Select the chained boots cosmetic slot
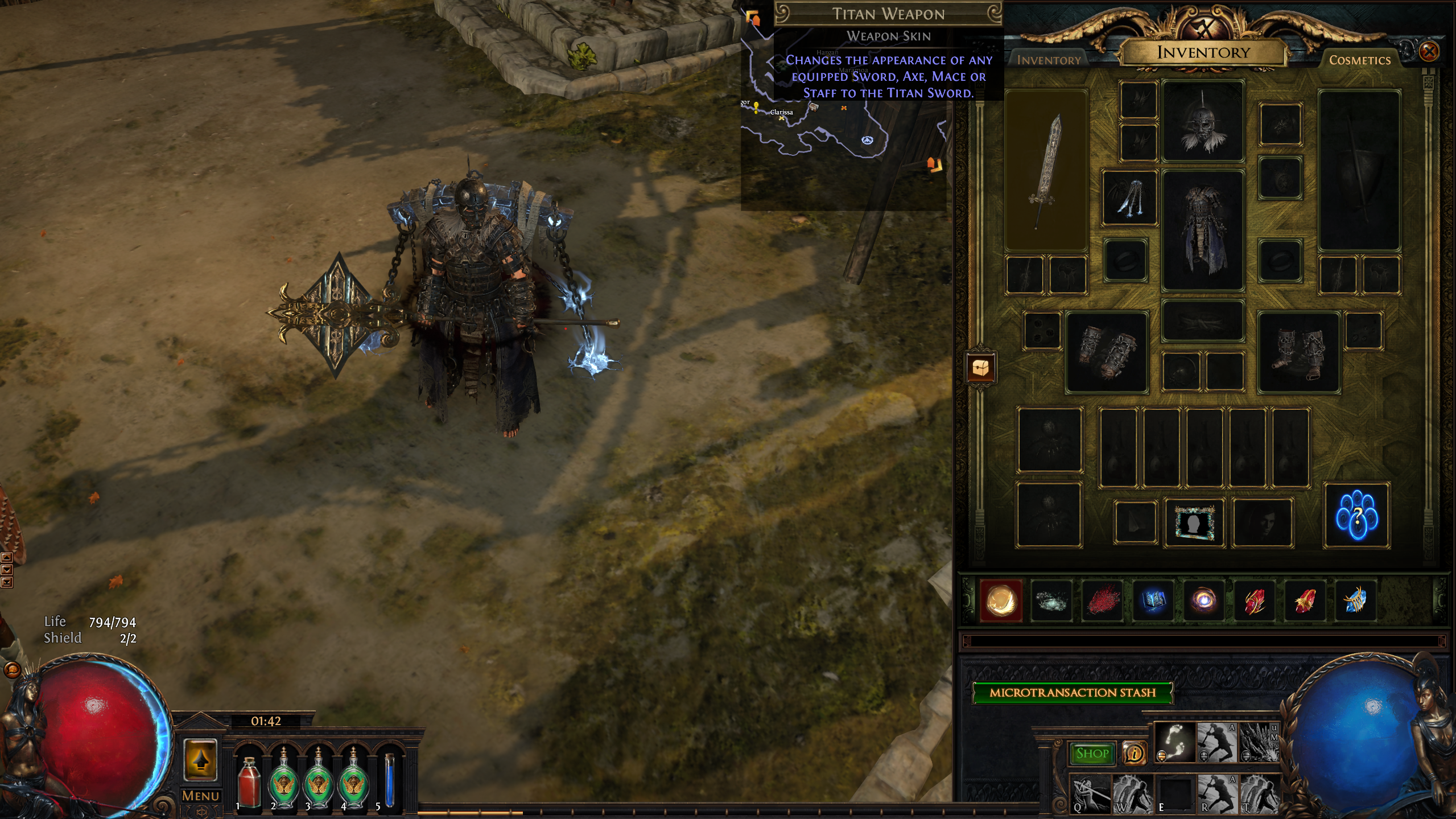The width and height of the screenshot is (1456, 819). pos(1298,352)
